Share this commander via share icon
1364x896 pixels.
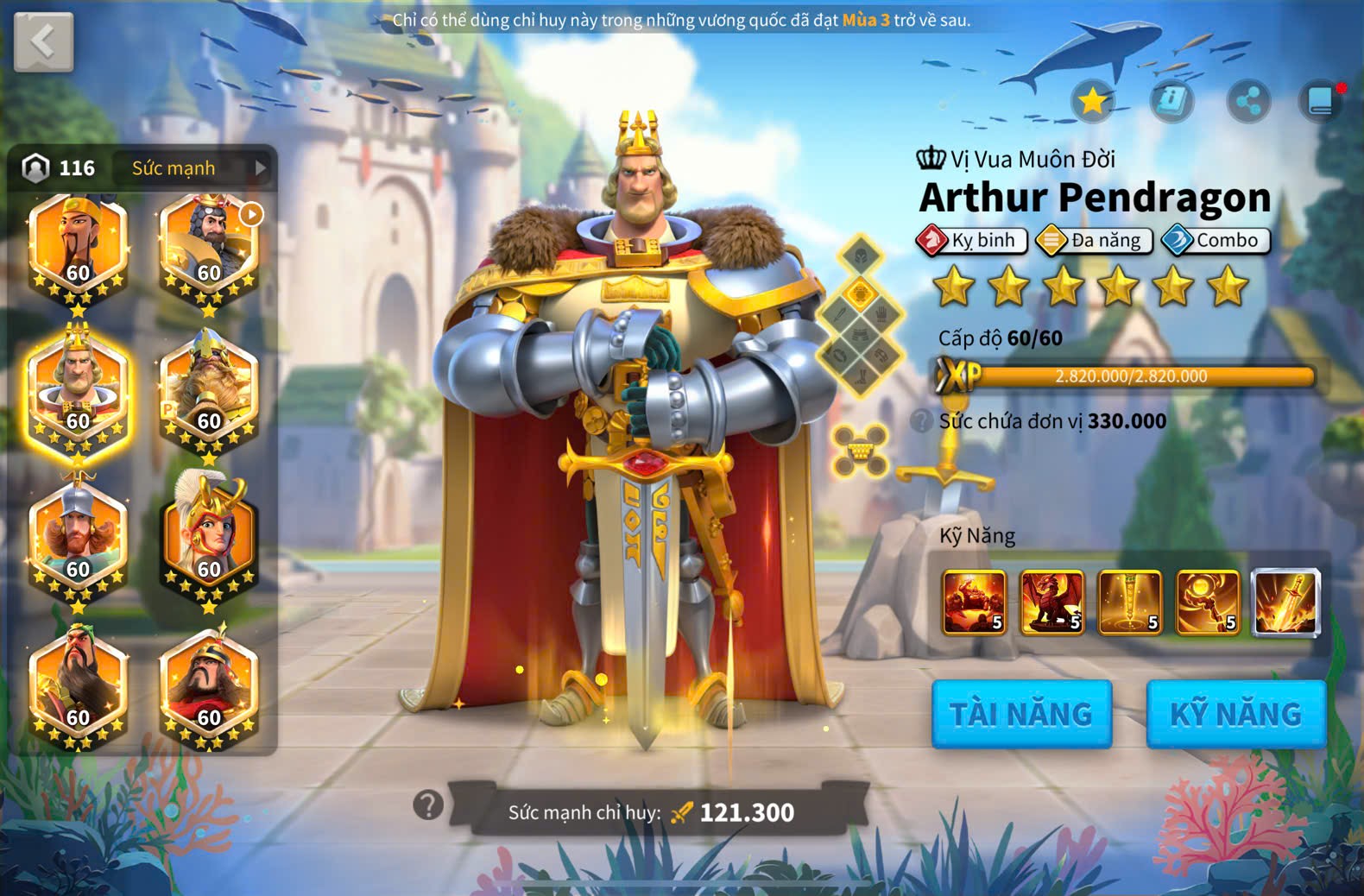click(1248, 102)
